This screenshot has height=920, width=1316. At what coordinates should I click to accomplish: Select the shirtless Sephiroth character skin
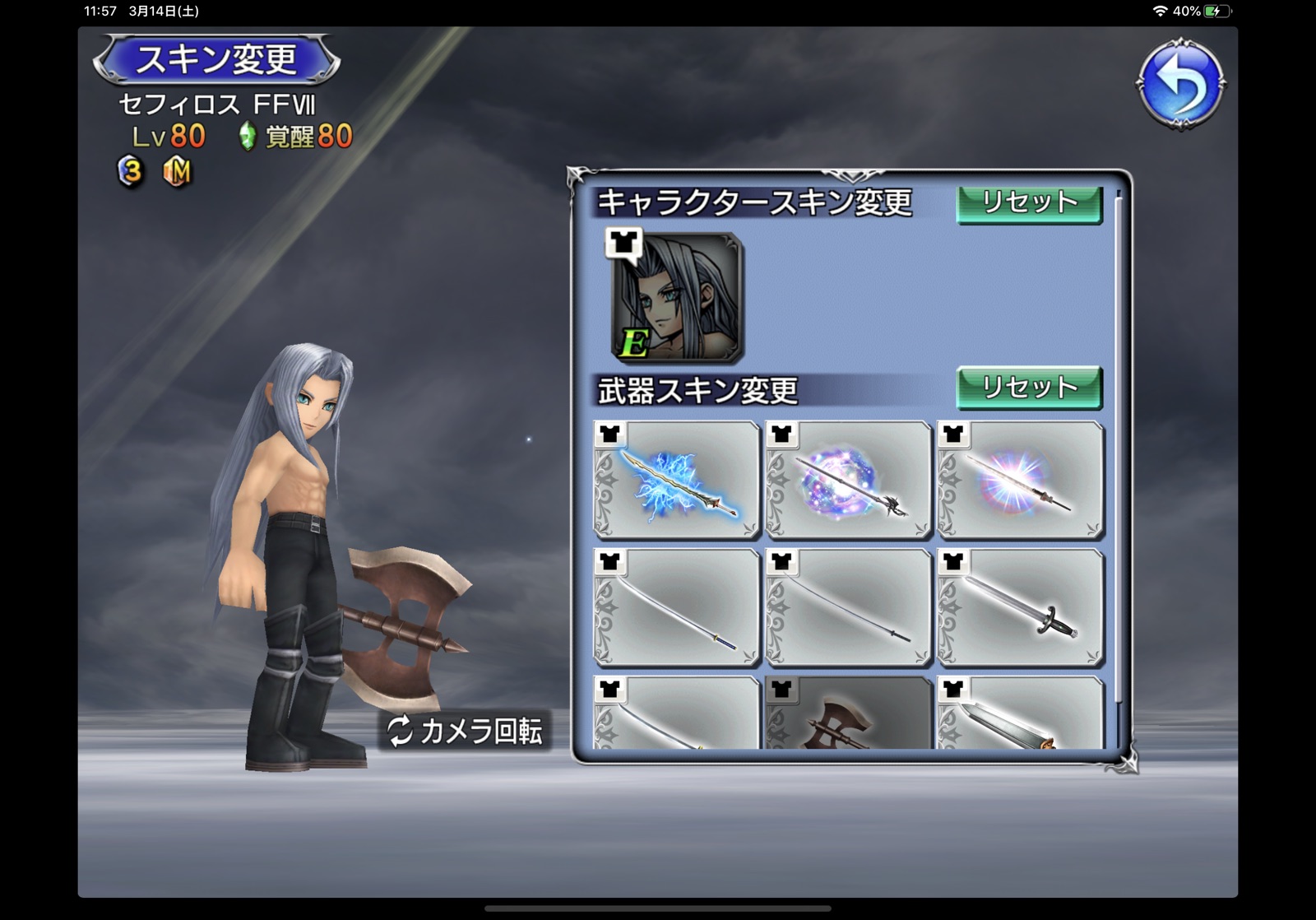(x=677, y=298)
